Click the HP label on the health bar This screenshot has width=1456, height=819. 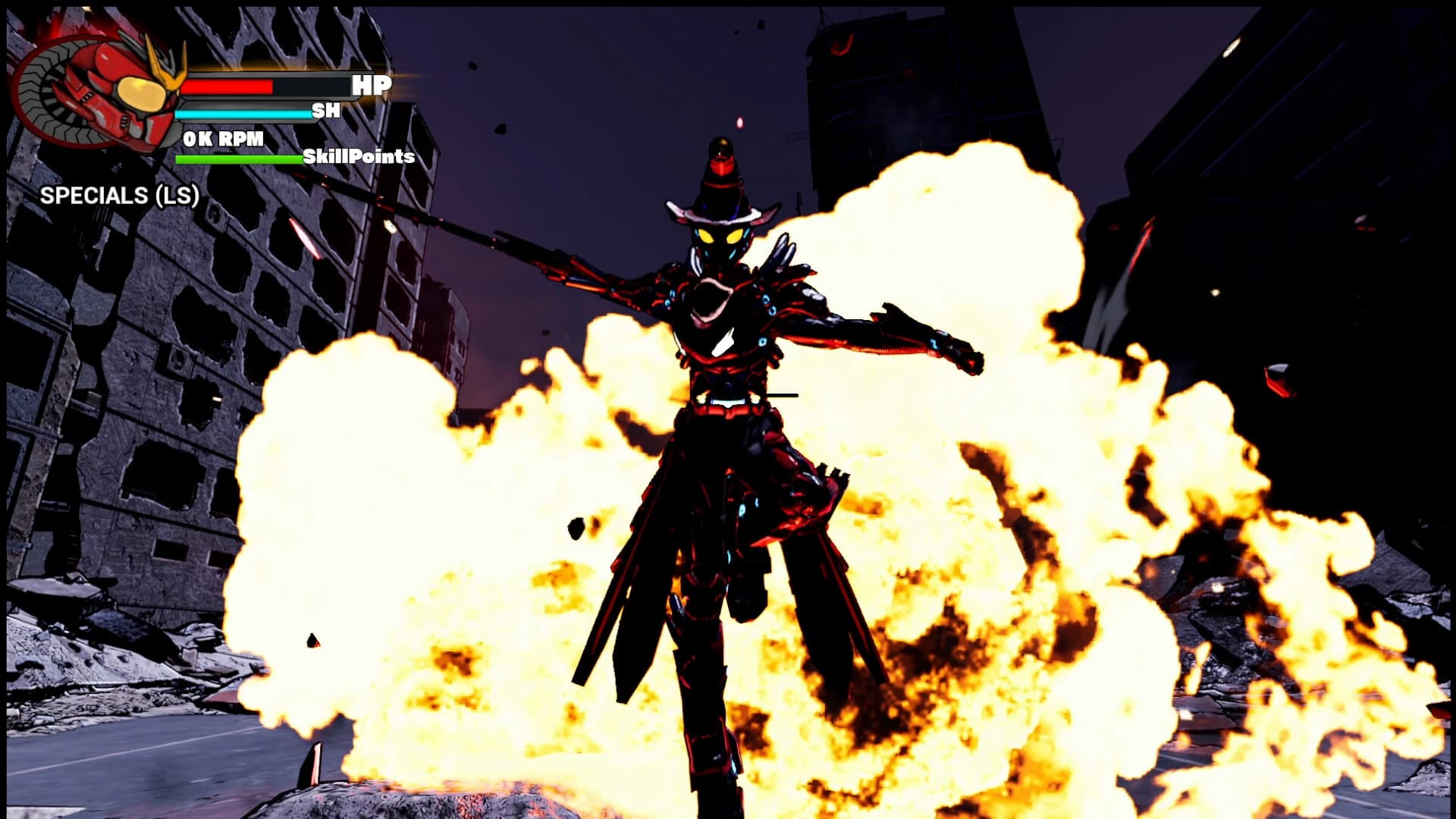click(369, 86)
